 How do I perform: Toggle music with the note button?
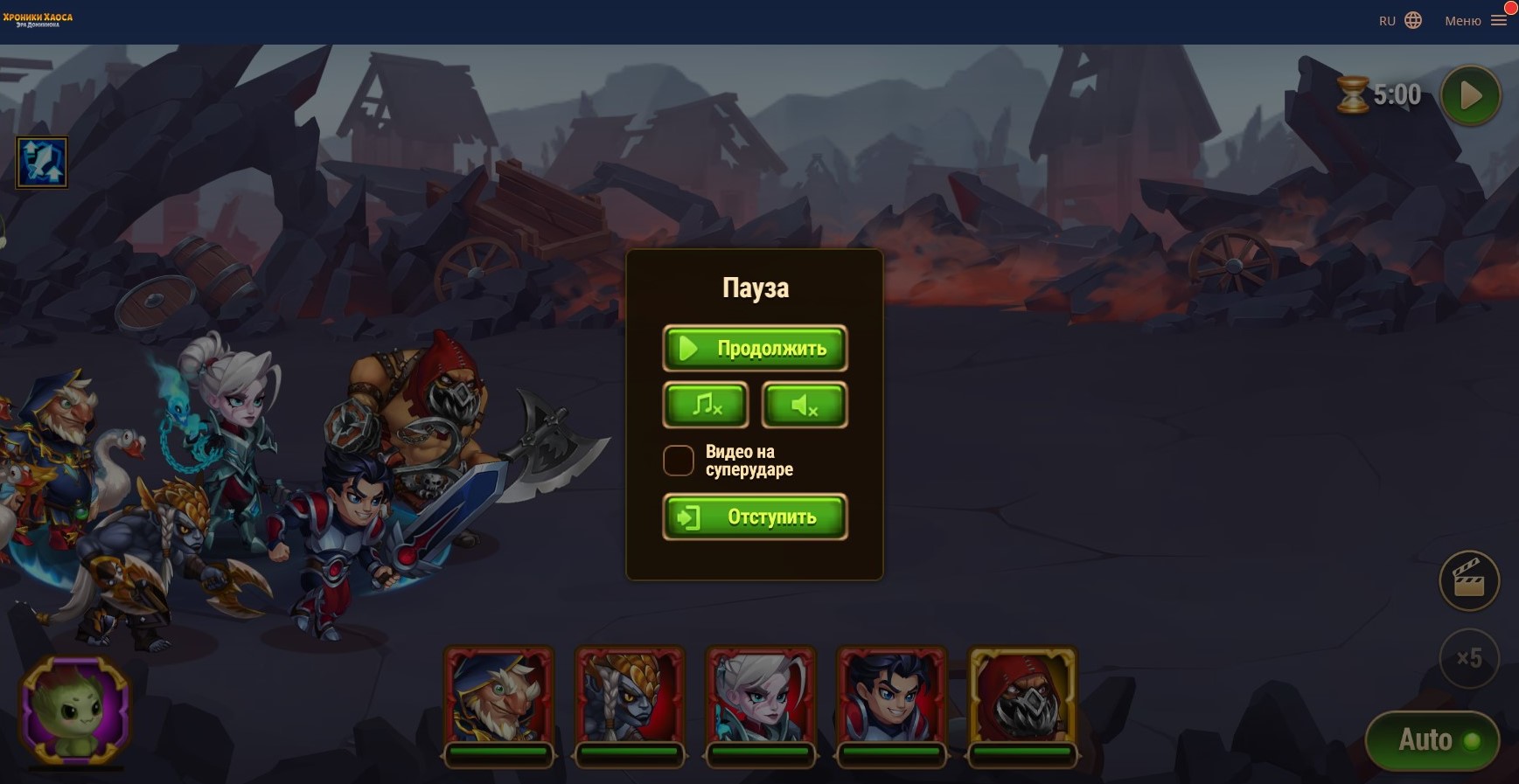706,405
